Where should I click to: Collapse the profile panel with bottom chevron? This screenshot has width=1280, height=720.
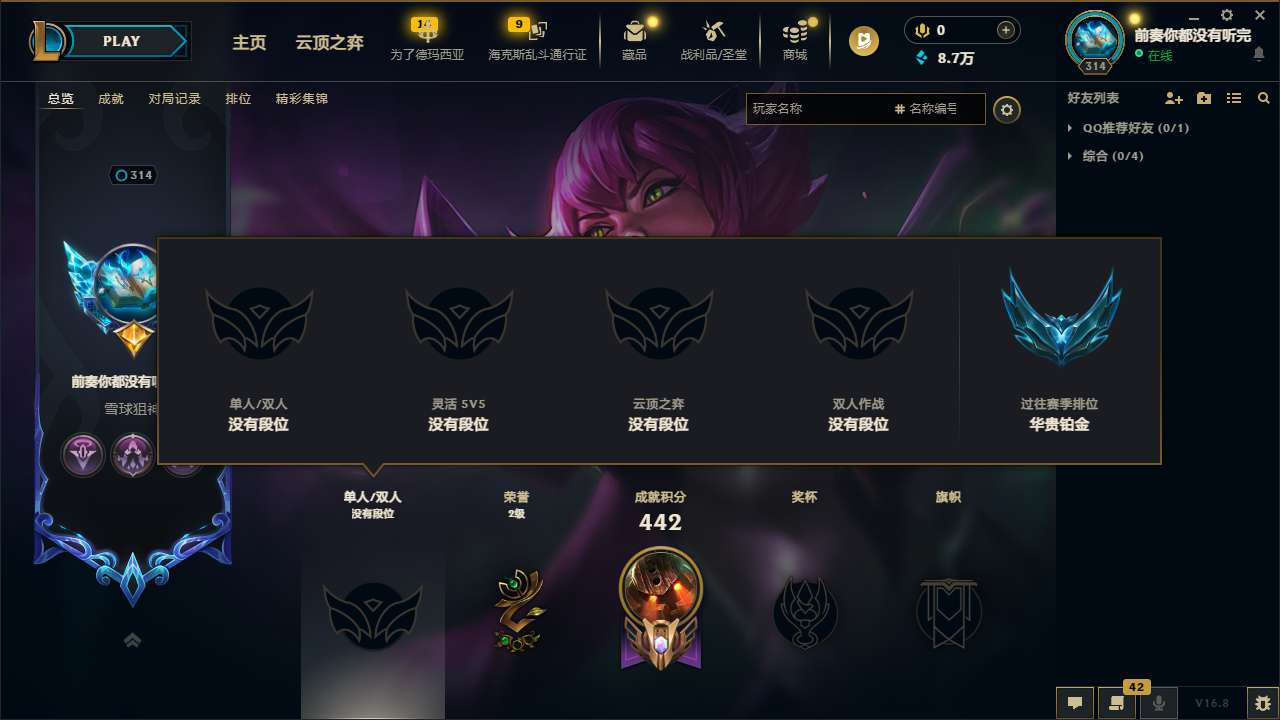coord(133,640)
